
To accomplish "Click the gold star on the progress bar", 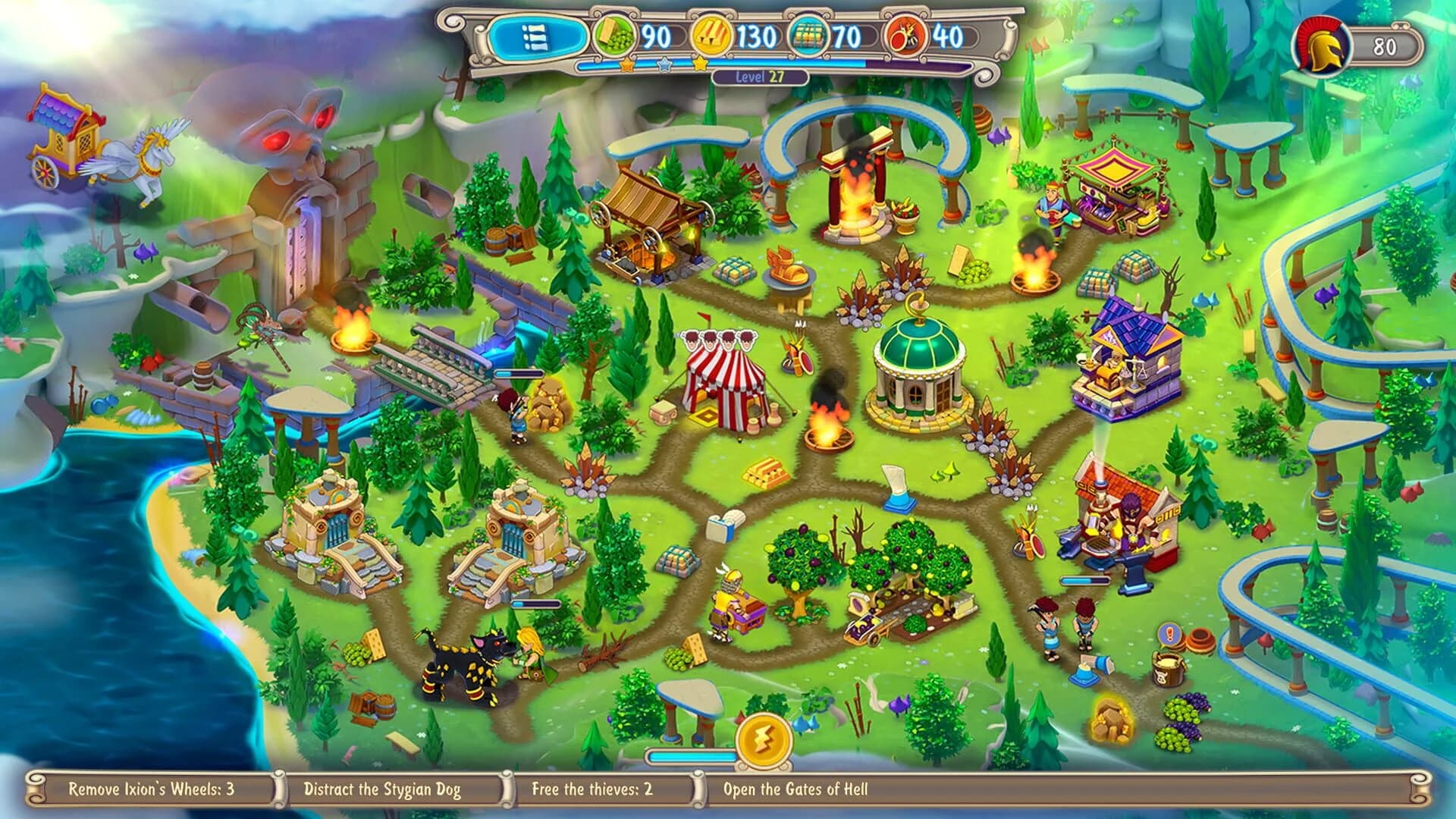I will point(626,65).
